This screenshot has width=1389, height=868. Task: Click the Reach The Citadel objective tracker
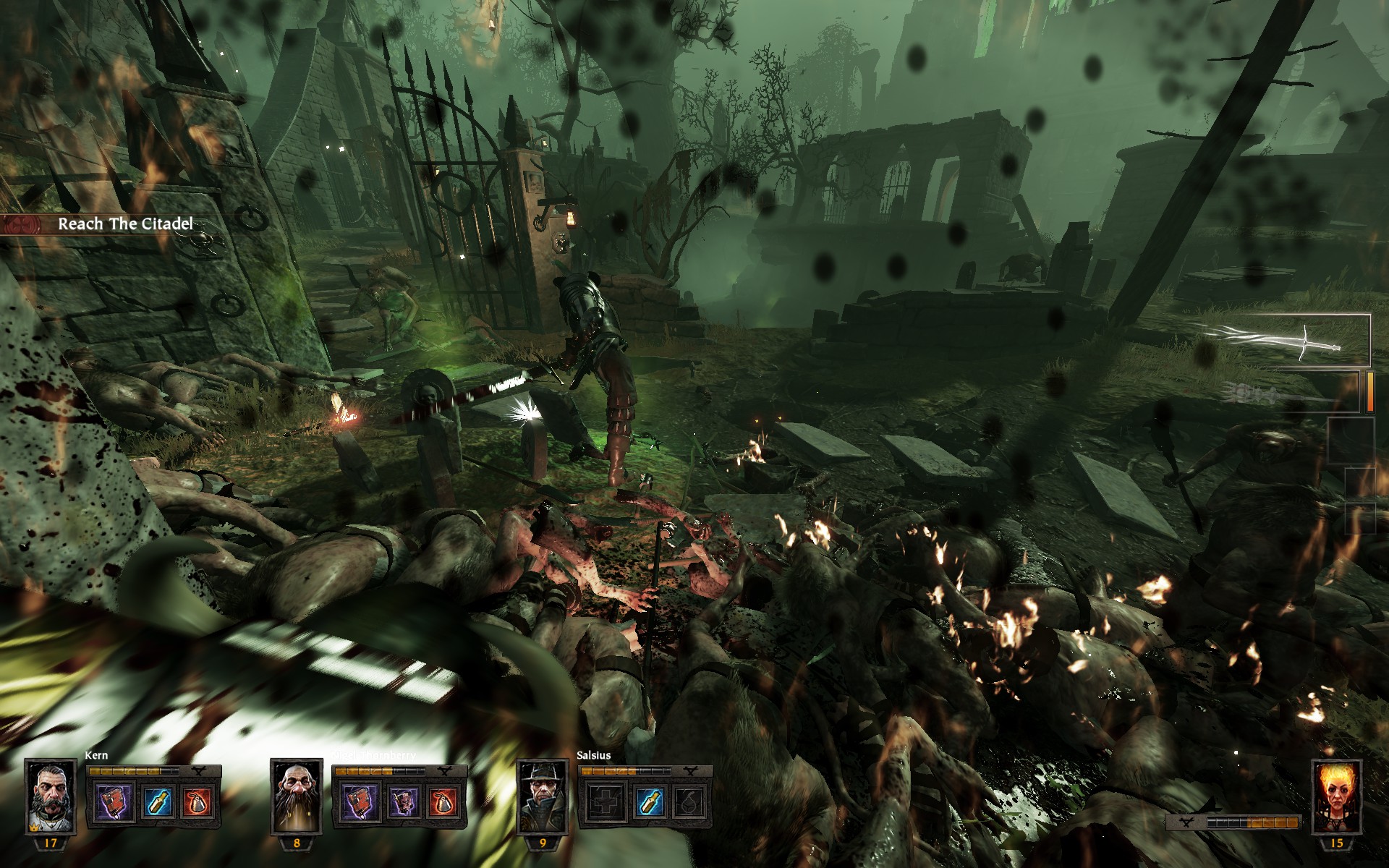(123, 224)
